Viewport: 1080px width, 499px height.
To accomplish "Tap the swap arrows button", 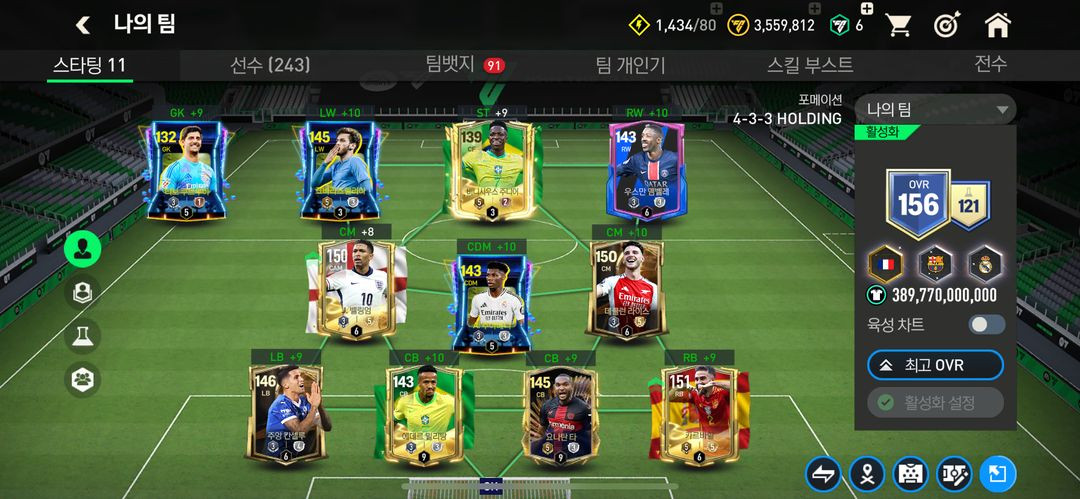I will pos(823,474).
